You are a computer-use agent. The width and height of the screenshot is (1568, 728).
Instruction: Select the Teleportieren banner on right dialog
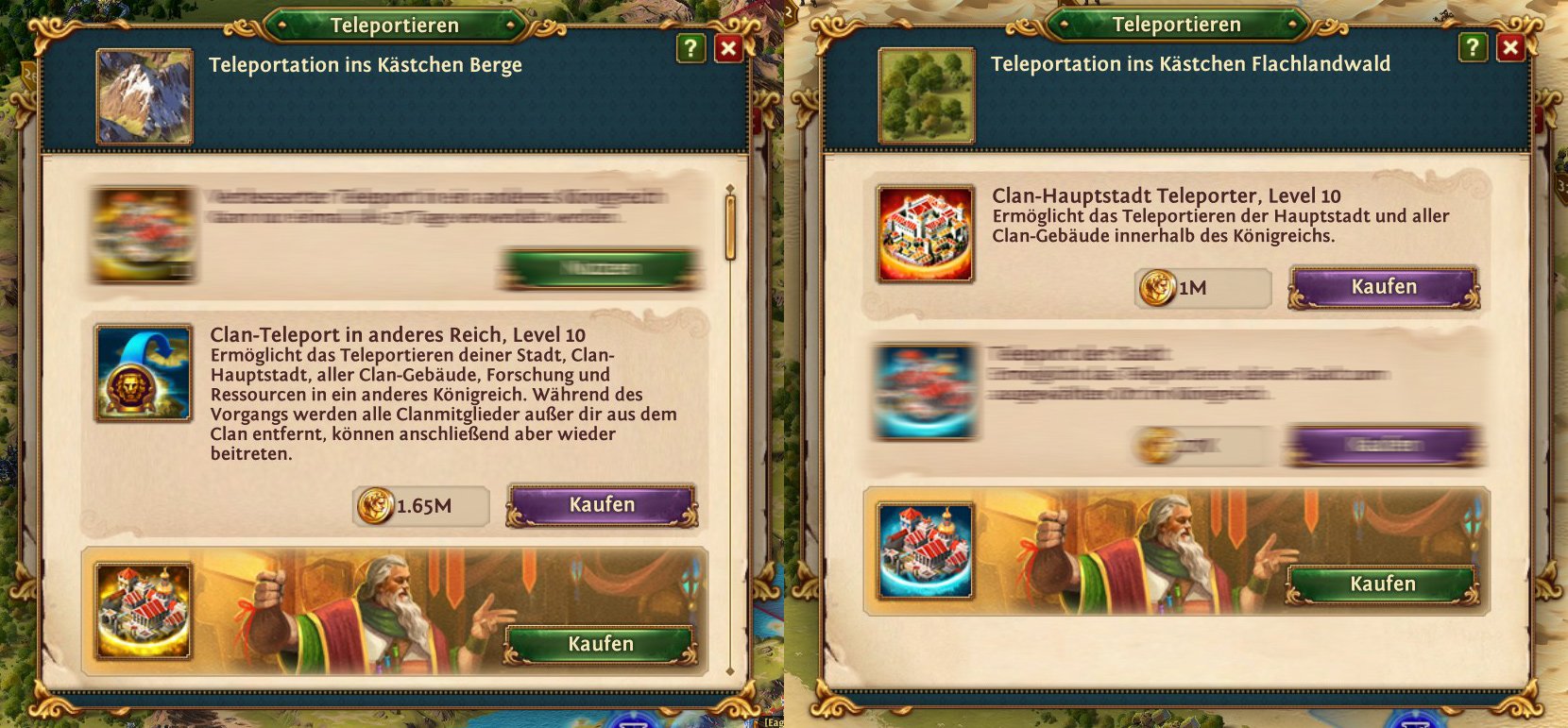coord(1177,24)
